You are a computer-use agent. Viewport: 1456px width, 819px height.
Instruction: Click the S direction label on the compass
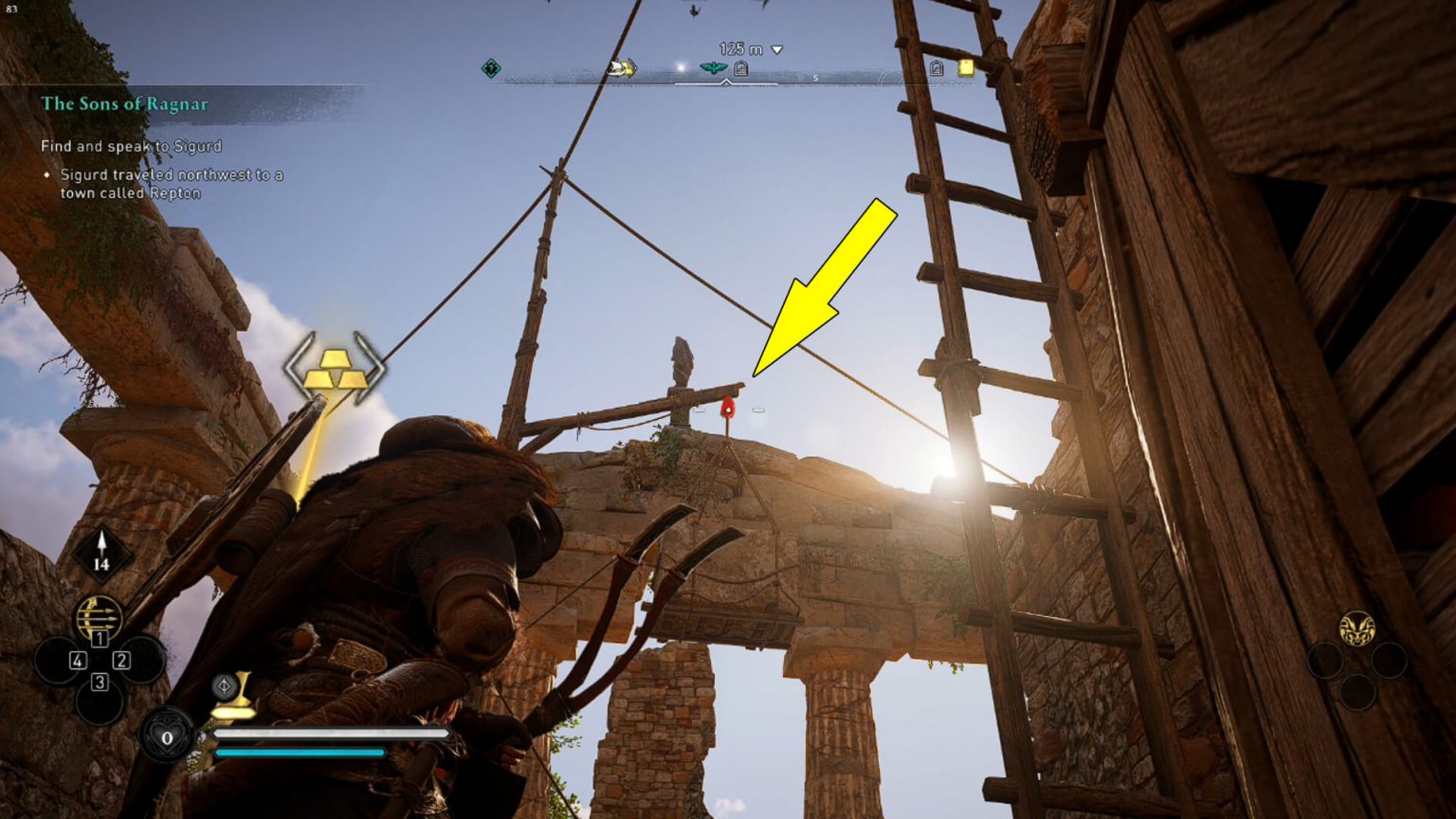815,78
